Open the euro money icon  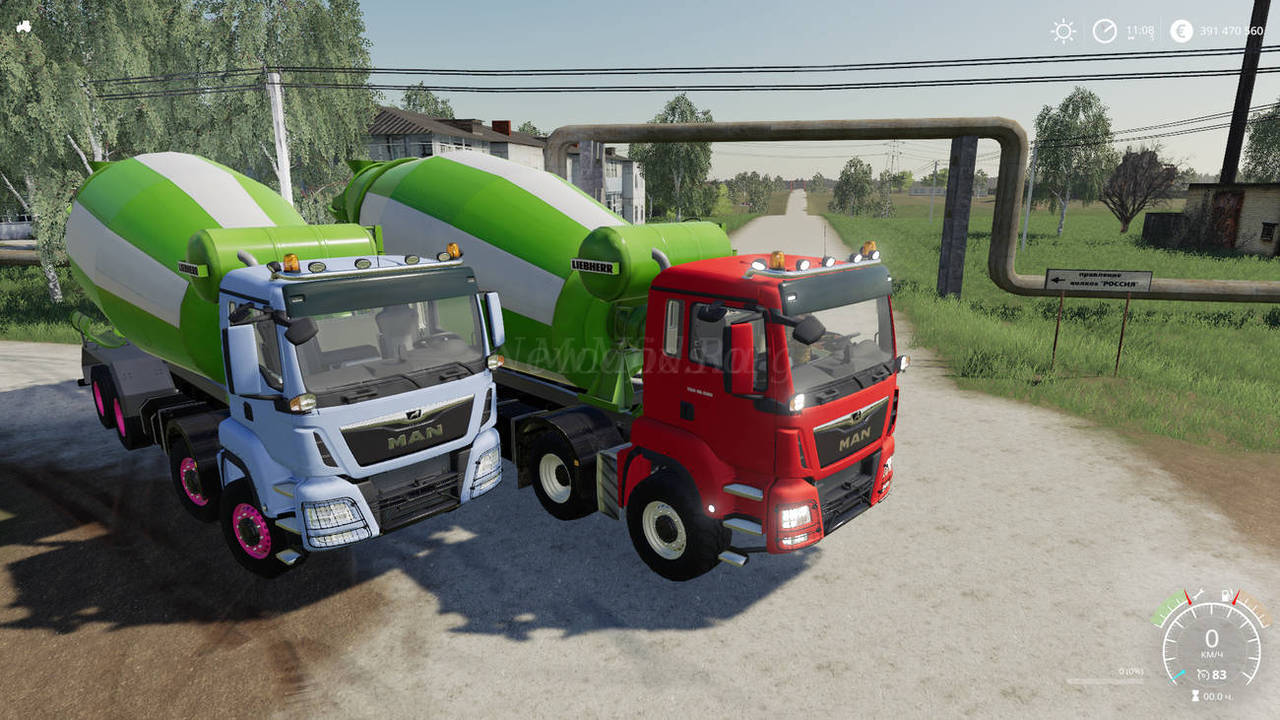tap(1181, 31)
